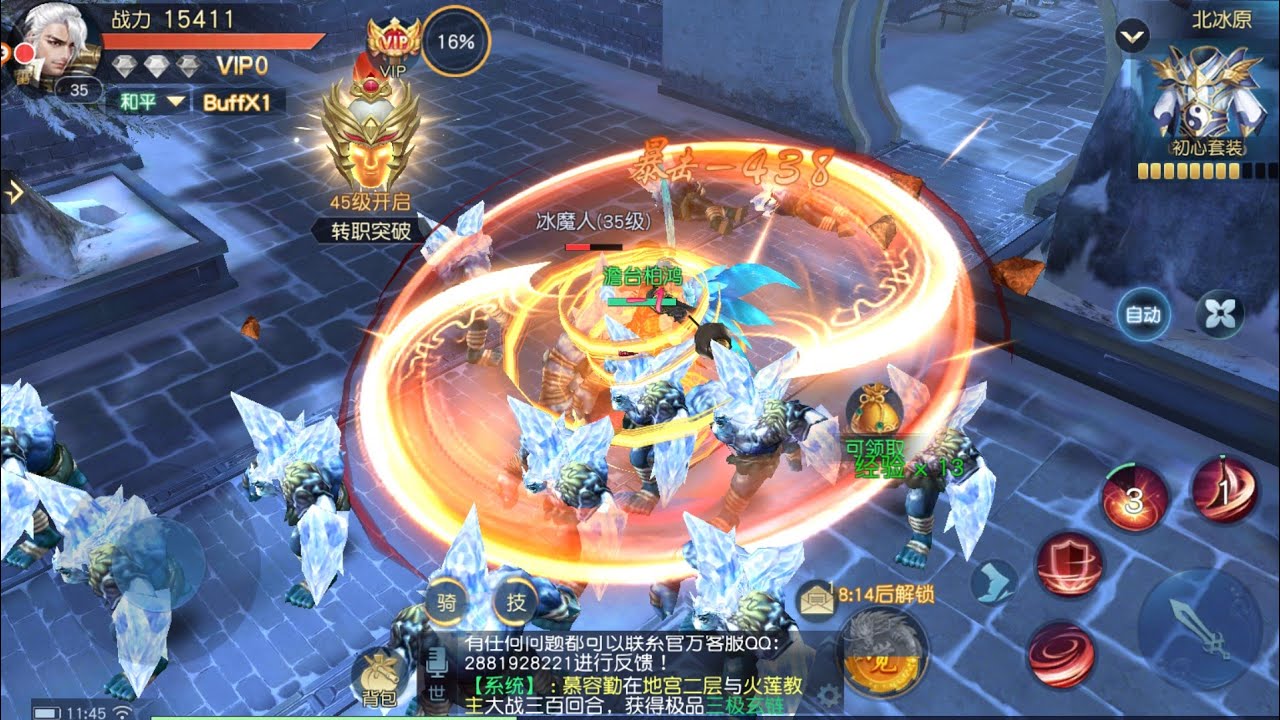
Task: Open skills with the 技 button
Action: click(516, 602)
